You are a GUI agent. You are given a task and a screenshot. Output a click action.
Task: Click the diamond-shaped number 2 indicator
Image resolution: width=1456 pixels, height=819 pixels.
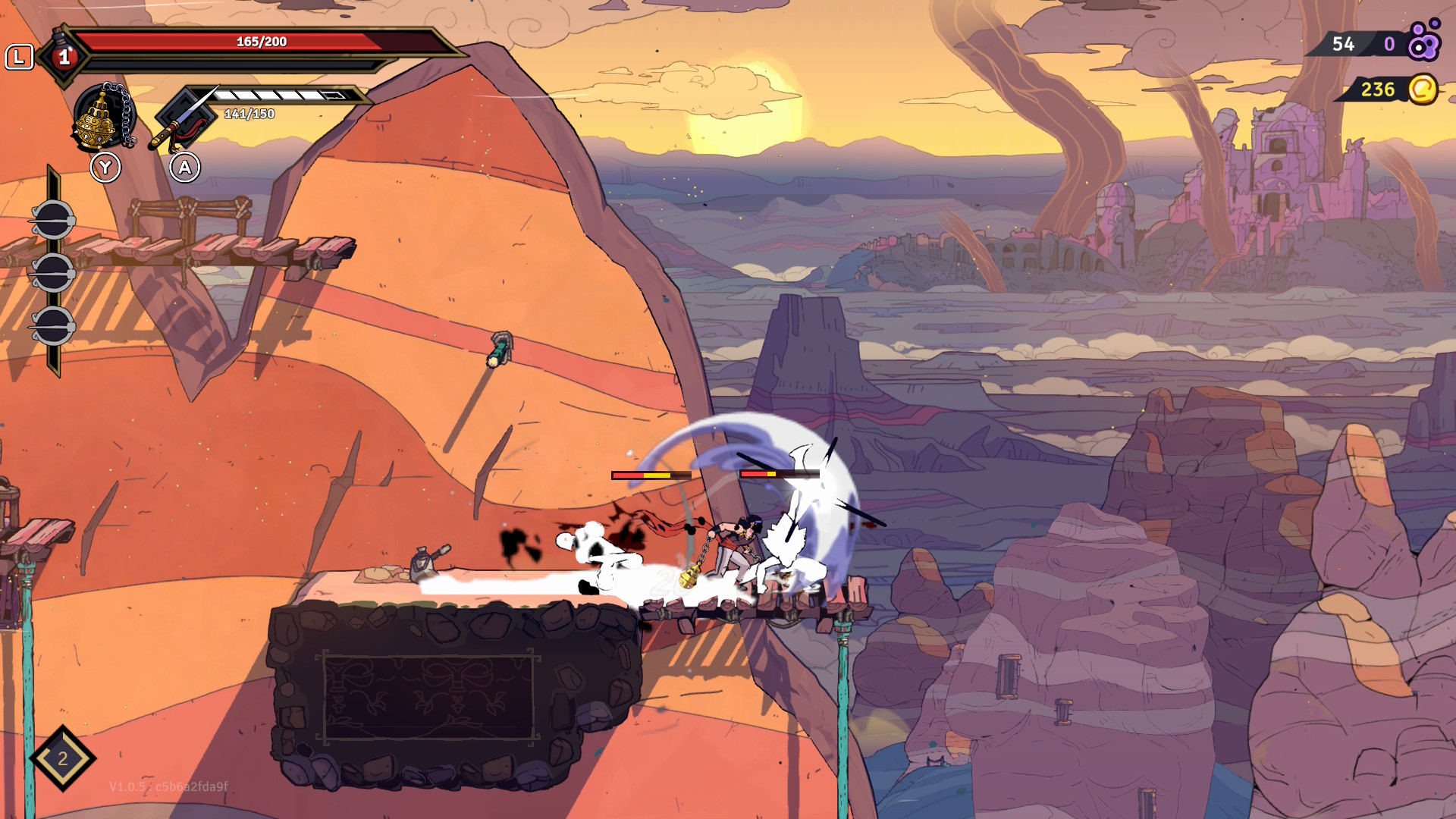click(x=63, y=758)
